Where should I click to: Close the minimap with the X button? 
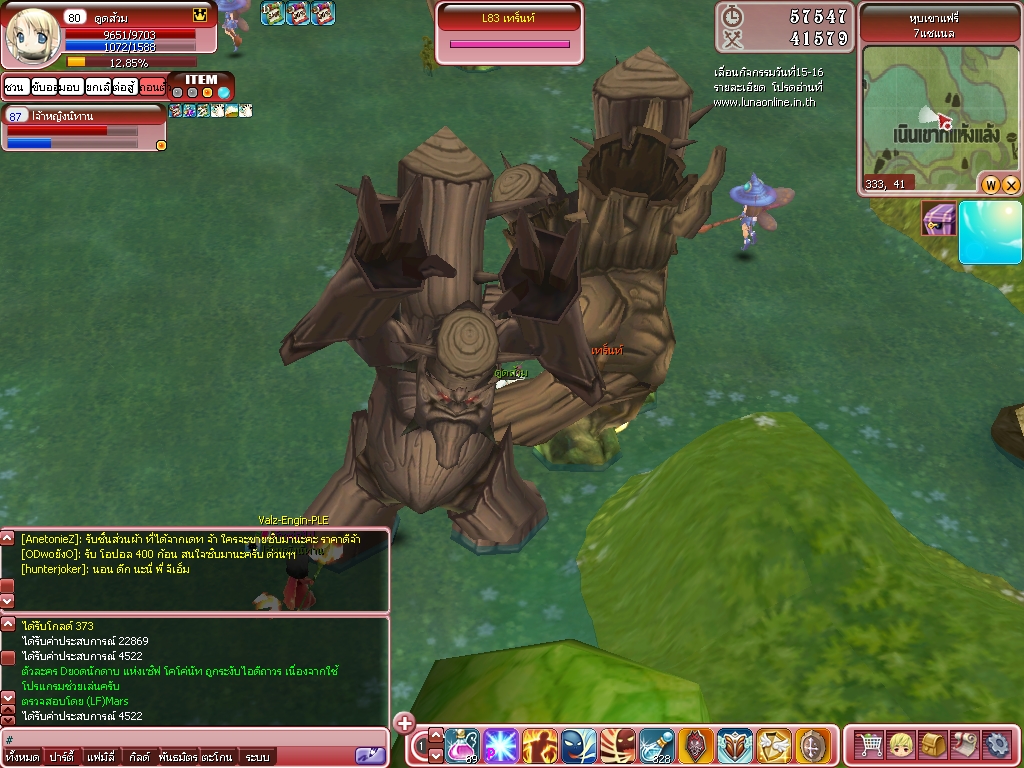1011,185
